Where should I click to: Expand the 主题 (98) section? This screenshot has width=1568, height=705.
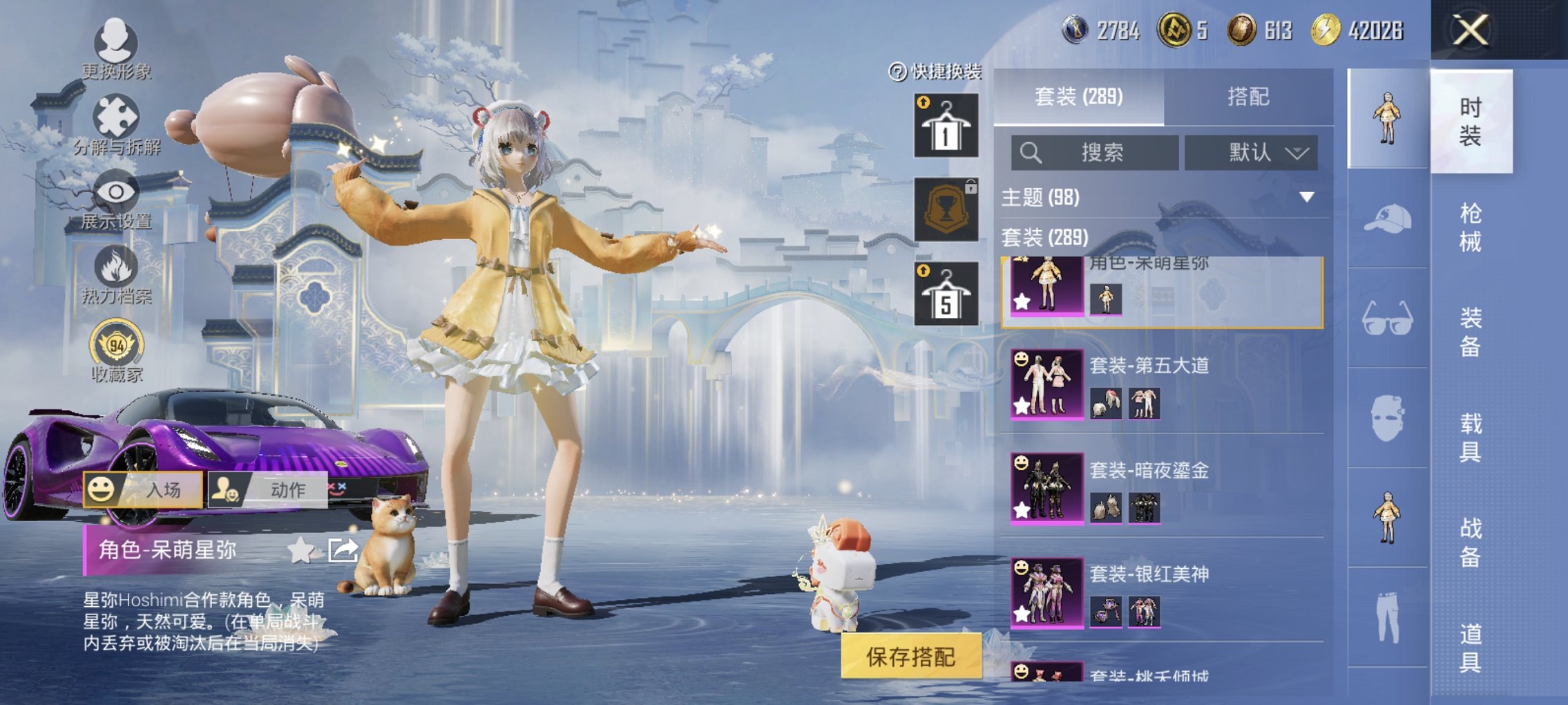pyautogui.click(x=1306, y=198)
